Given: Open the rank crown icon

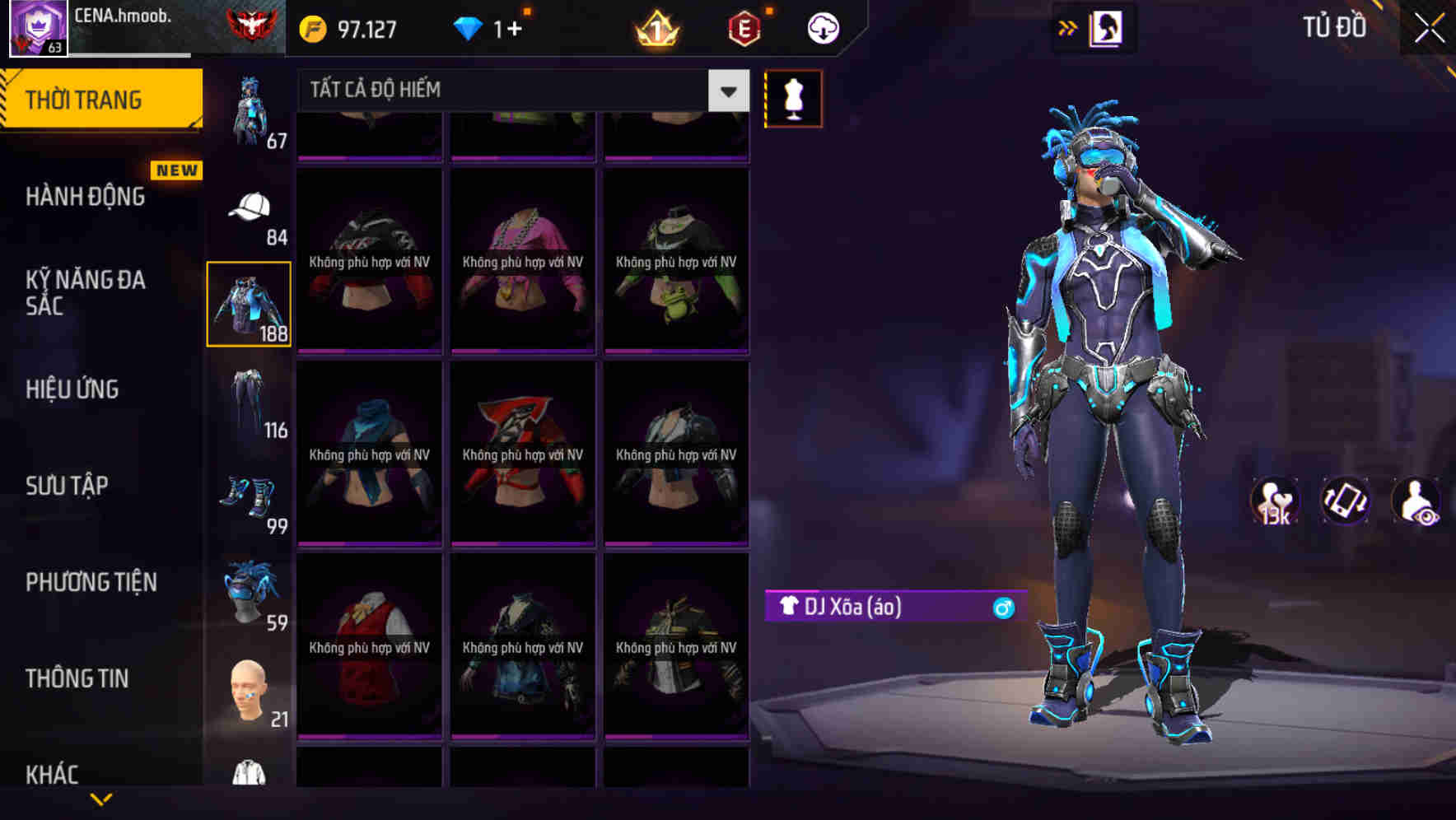Looking at the screenshot, I should pos(655,27).
